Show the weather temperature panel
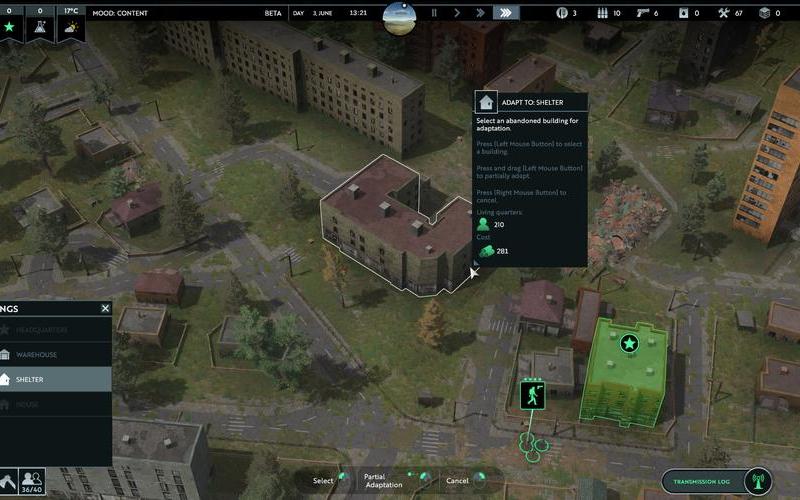 (x=71, y=27)
